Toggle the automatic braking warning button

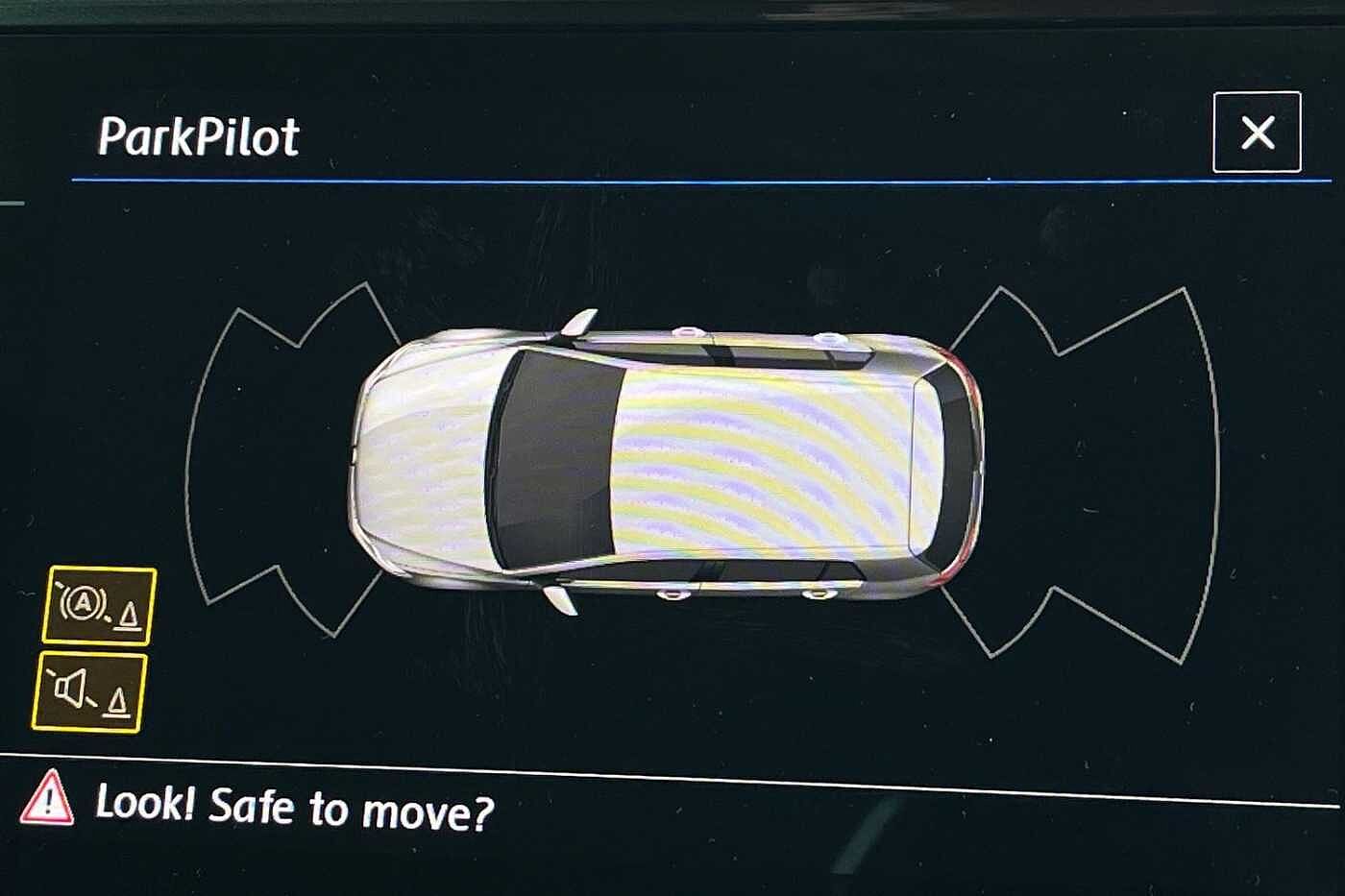point(99,605)
